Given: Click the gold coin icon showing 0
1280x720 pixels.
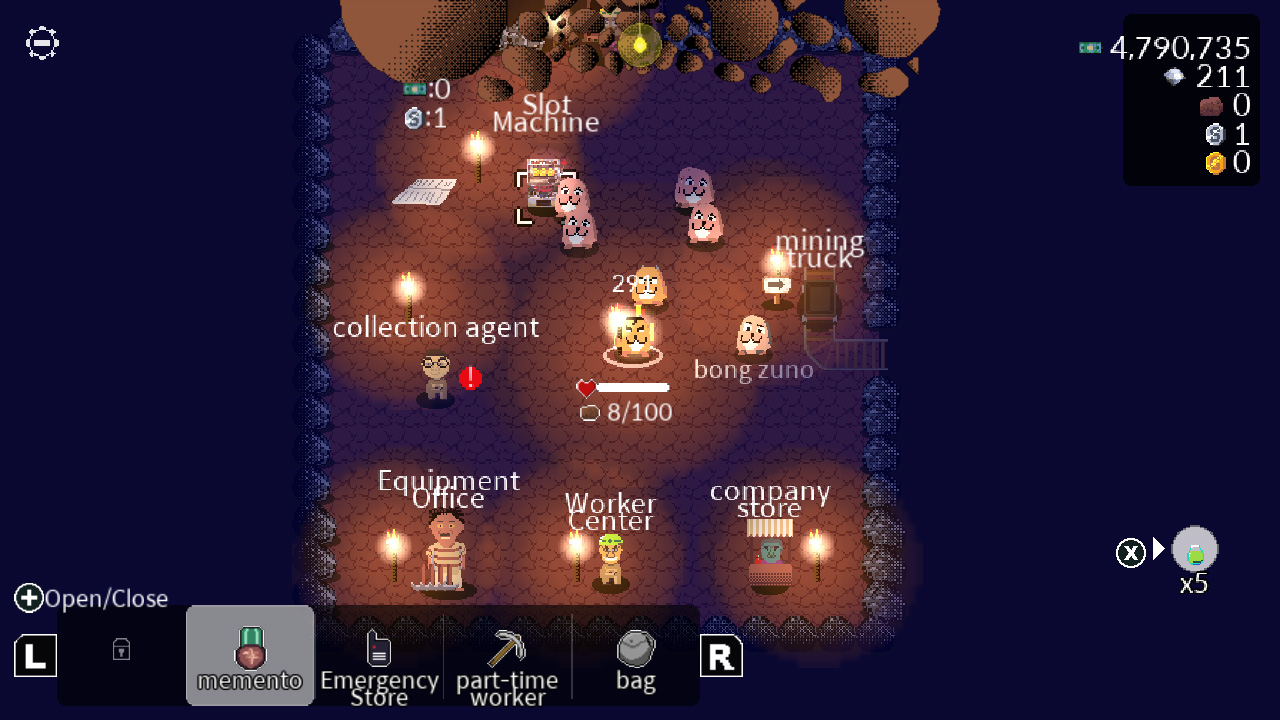Looking at the screenshot, I should 1214,163.
